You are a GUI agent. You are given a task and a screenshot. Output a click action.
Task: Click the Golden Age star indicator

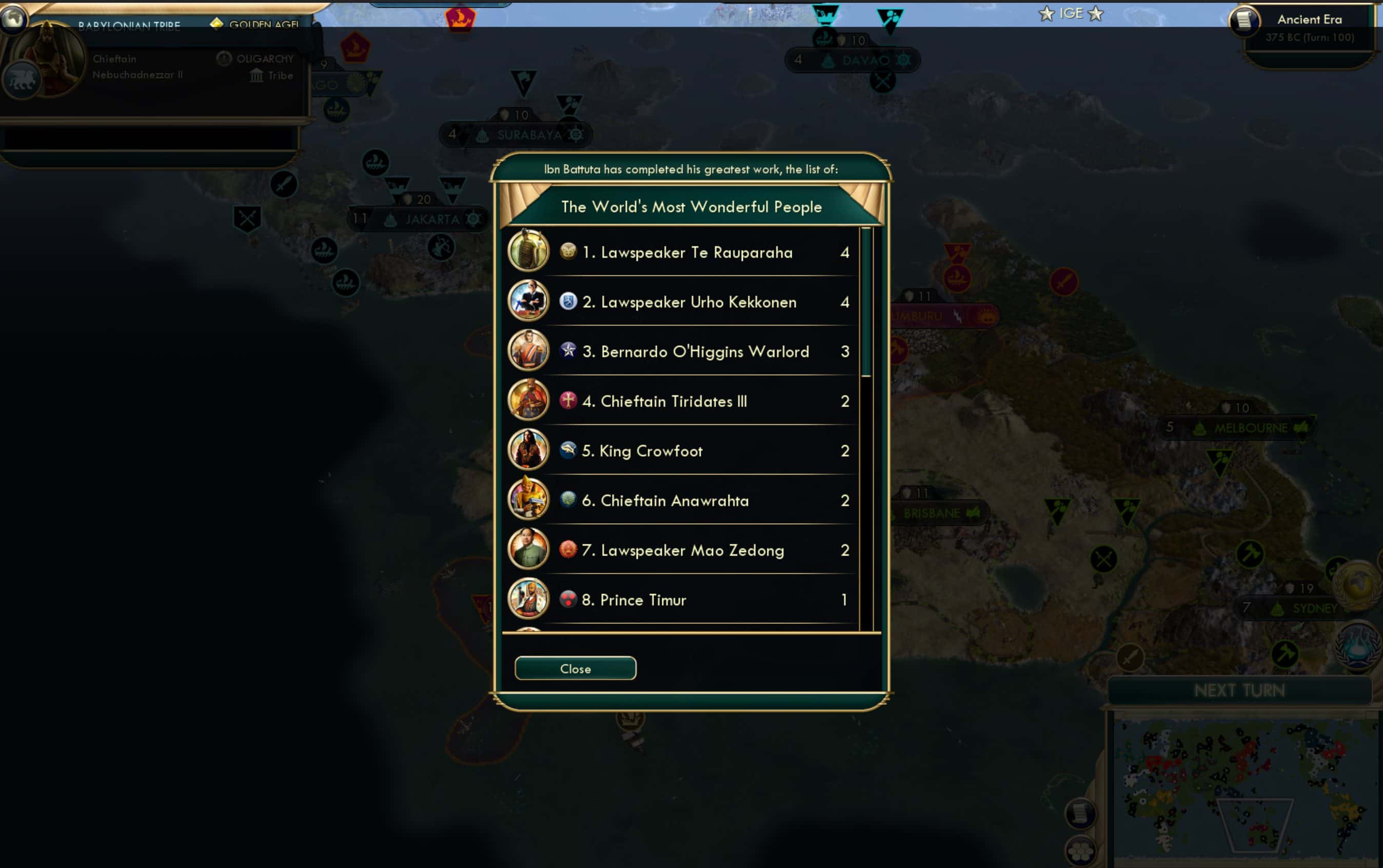[218, 24]
